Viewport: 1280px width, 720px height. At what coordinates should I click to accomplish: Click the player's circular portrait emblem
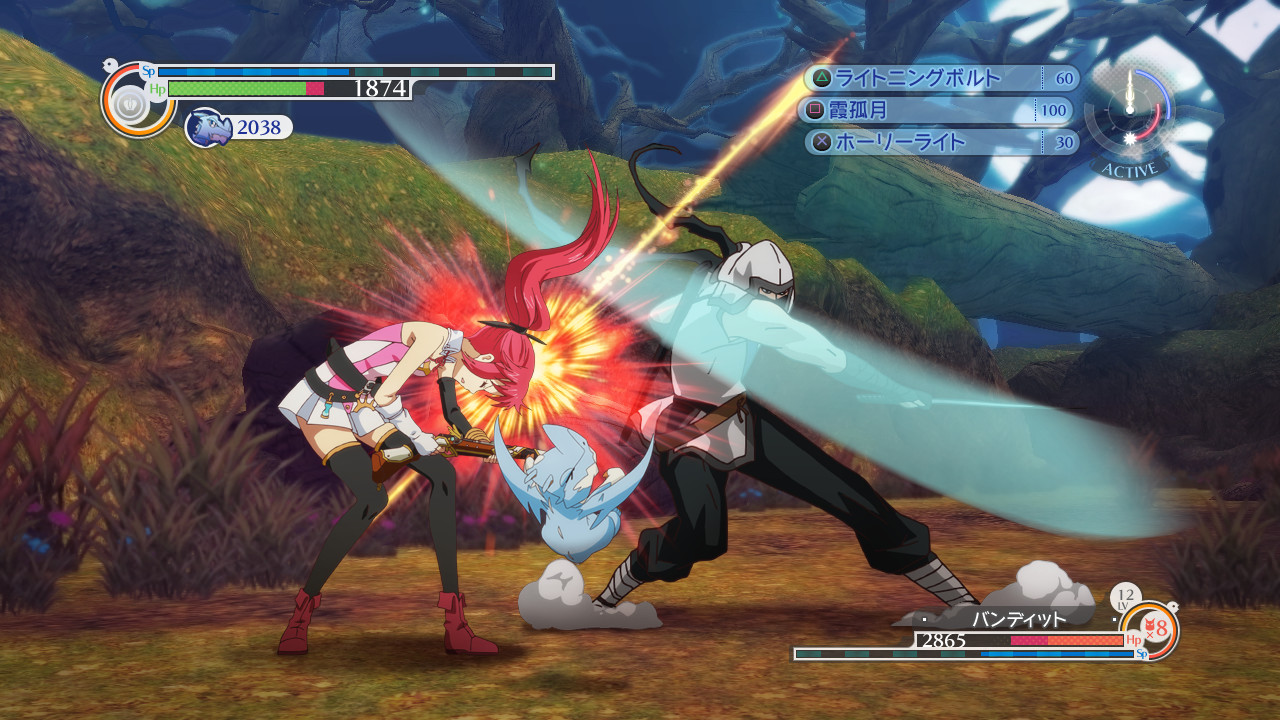132,103
